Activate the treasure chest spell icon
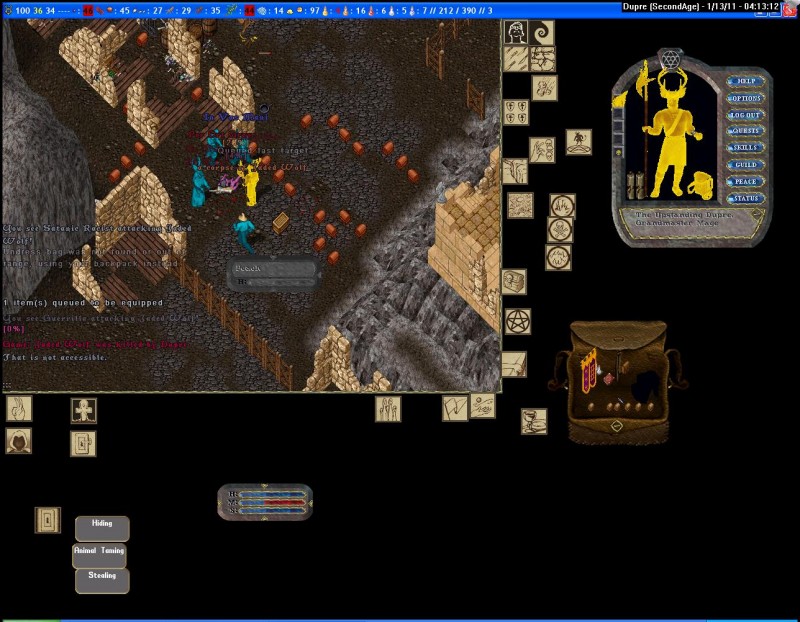This screenshot has width=800, height=622. click(514, 282)
